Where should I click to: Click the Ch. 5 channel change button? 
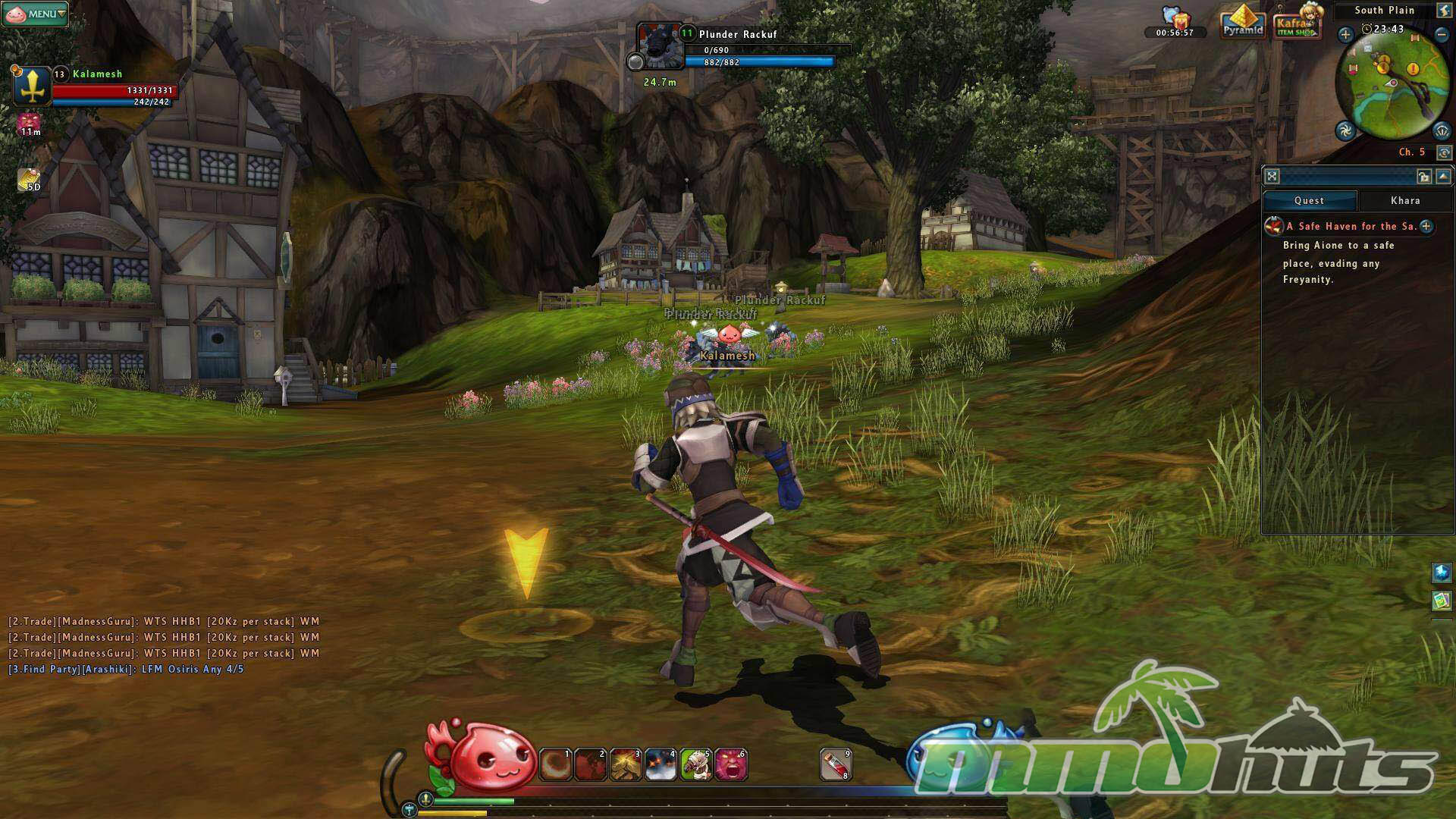click(1444, 152)
